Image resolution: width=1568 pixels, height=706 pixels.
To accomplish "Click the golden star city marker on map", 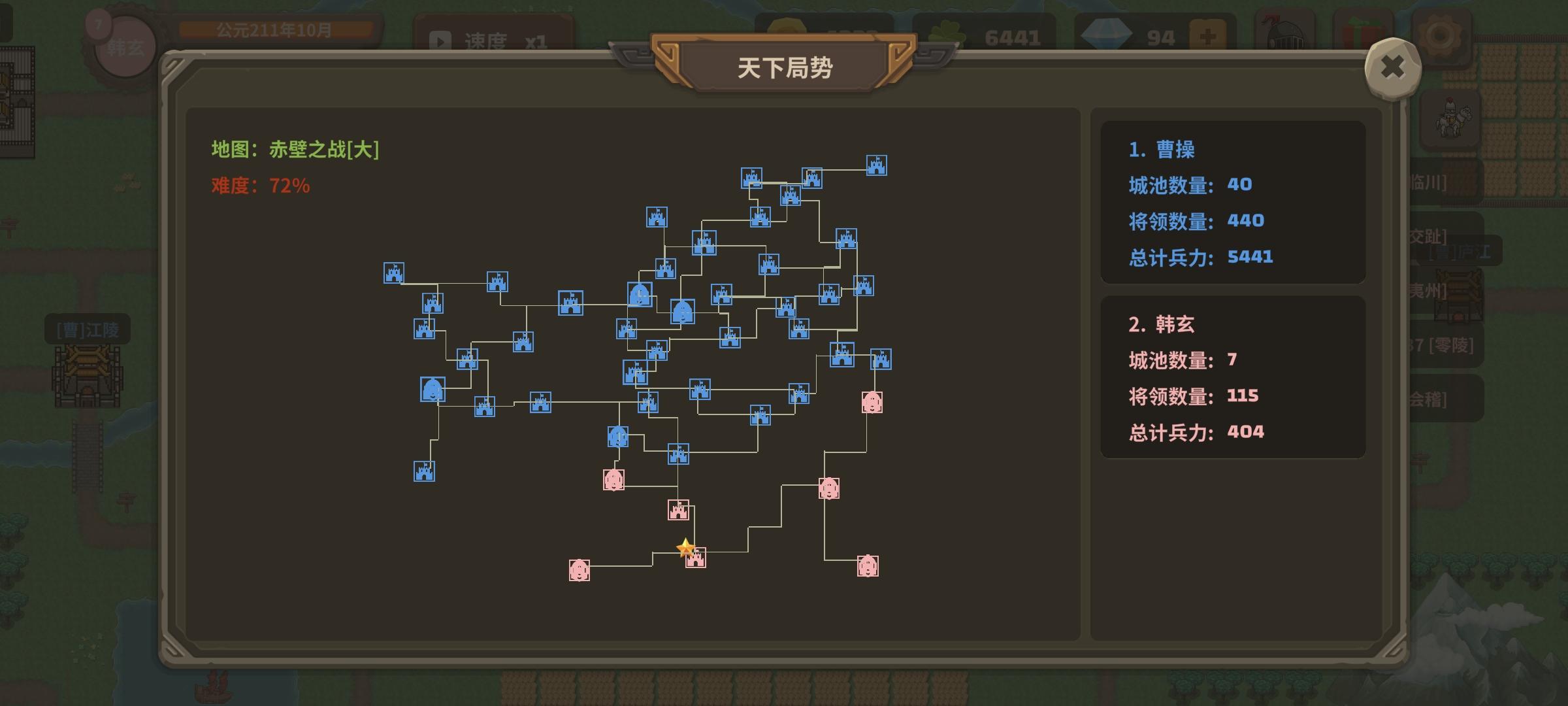I will (x=685, y=545).
